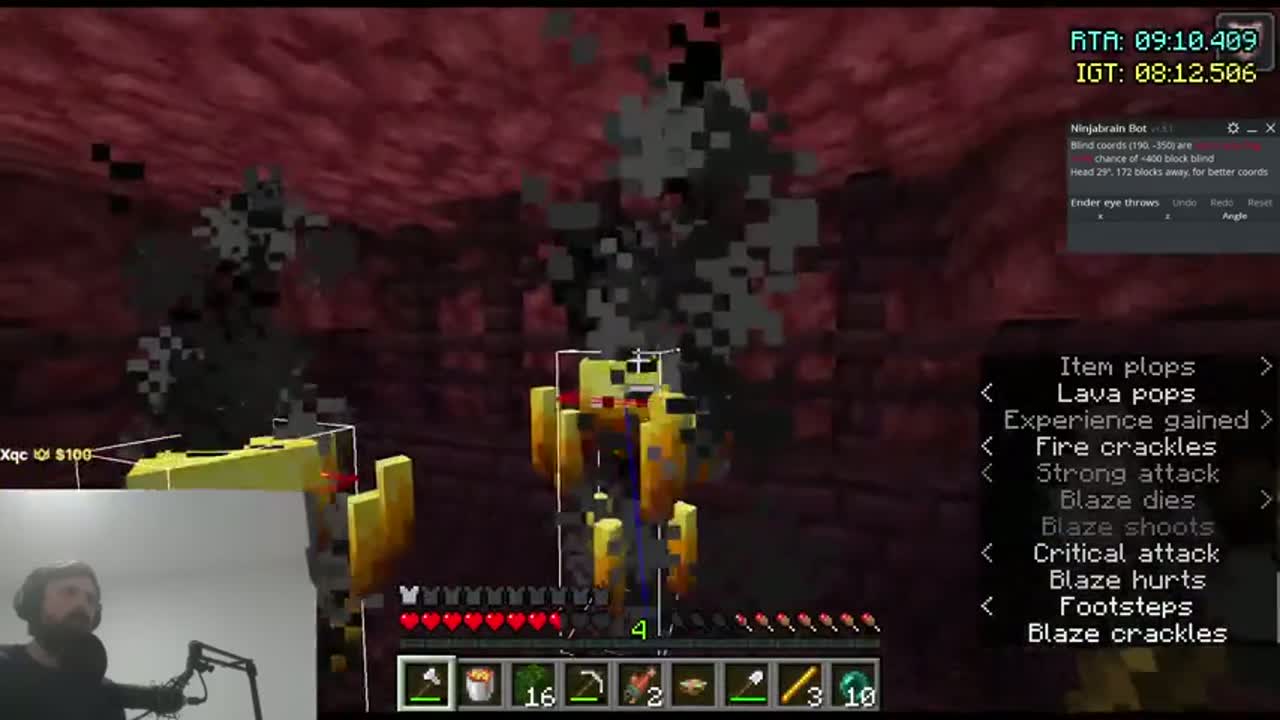1280x720 pixels.
Task: Click the Blaze crackles subtitle caption
Action: pos(1127,632)
